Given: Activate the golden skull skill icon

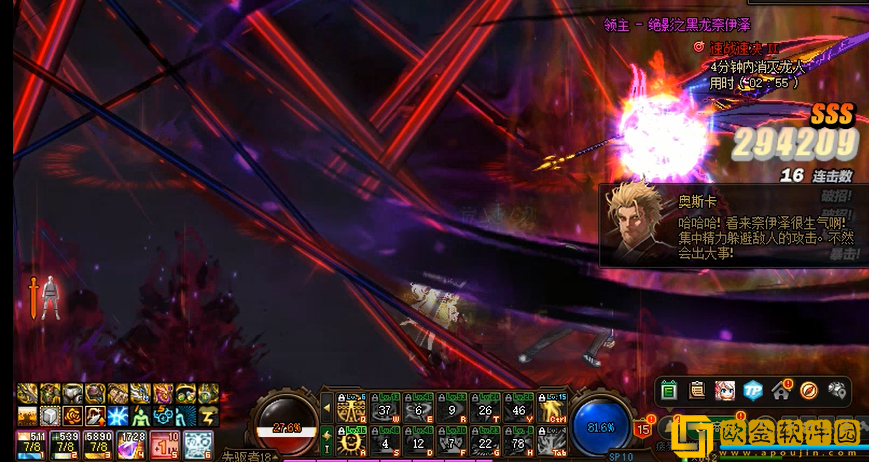Looking at the screenshot, I should coord(350,440).
